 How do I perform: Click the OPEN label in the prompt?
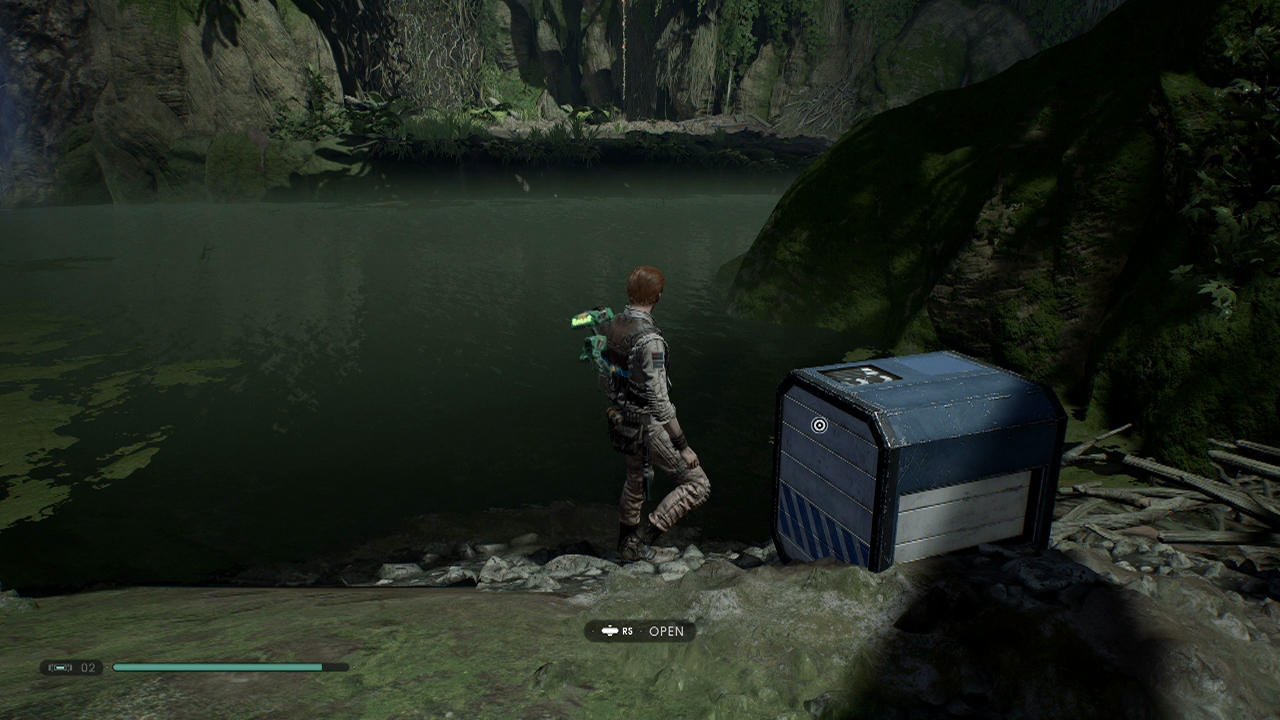pyautogui.click(x=666, y=630)
